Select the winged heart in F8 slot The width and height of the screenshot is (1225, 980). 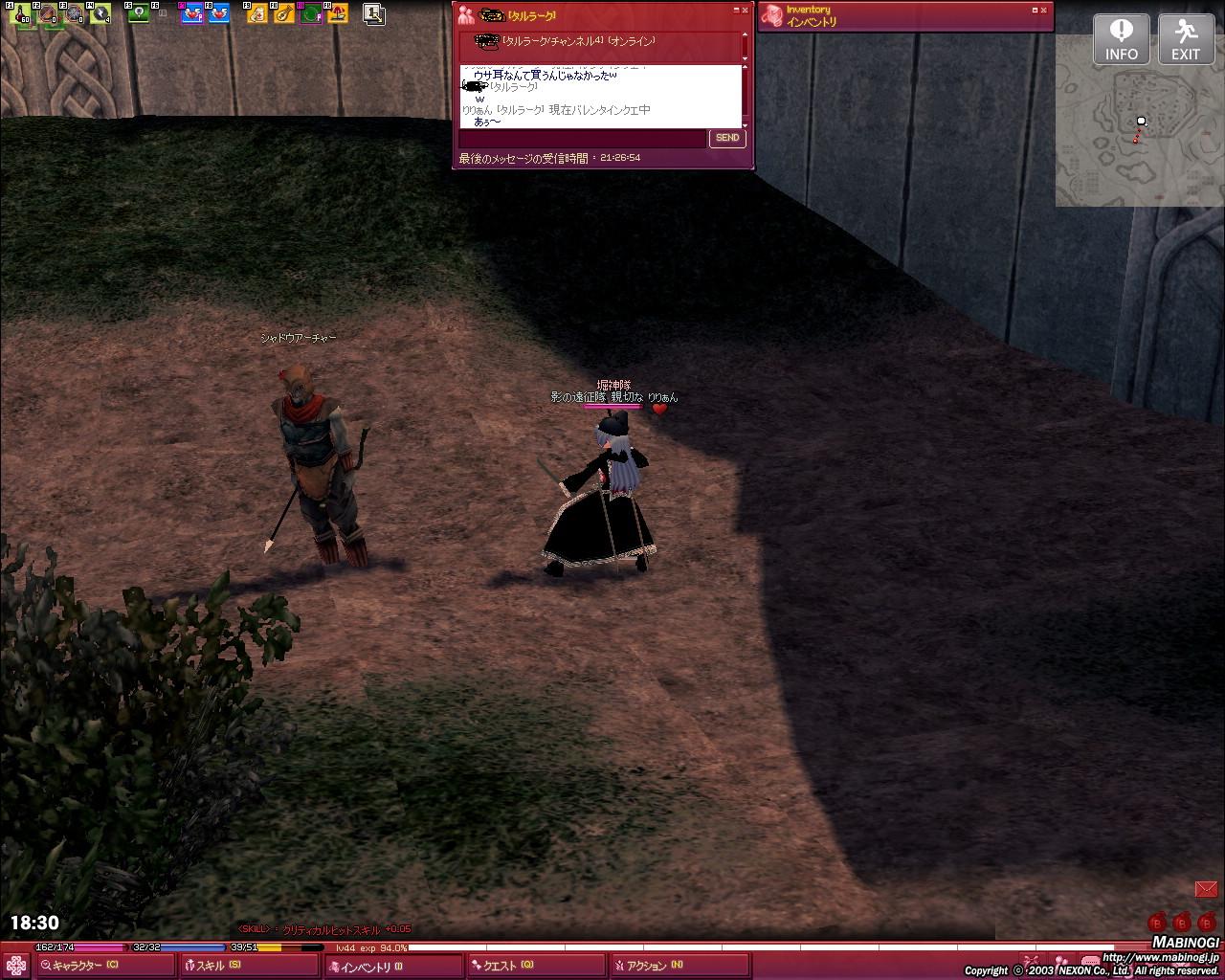click(219, 13)
